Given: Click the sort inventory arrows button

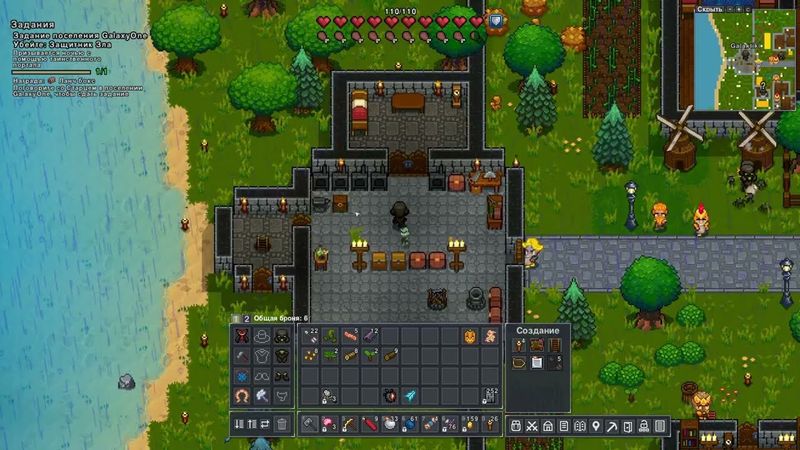Looking at the screenshot, I should [x=241, y=425].
